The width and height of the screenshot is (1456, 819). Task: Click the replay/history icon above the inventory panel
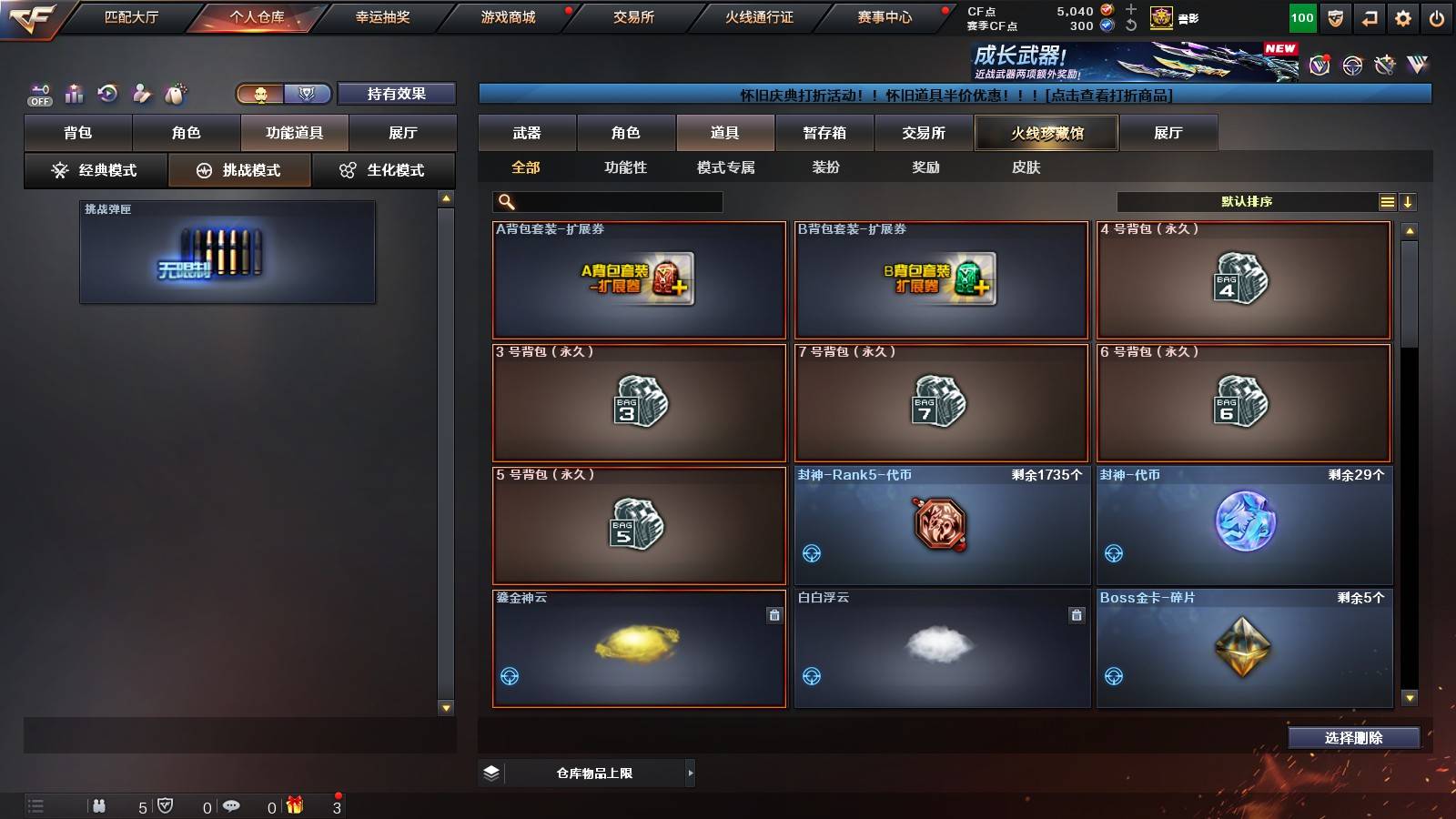tap(108, 94)
